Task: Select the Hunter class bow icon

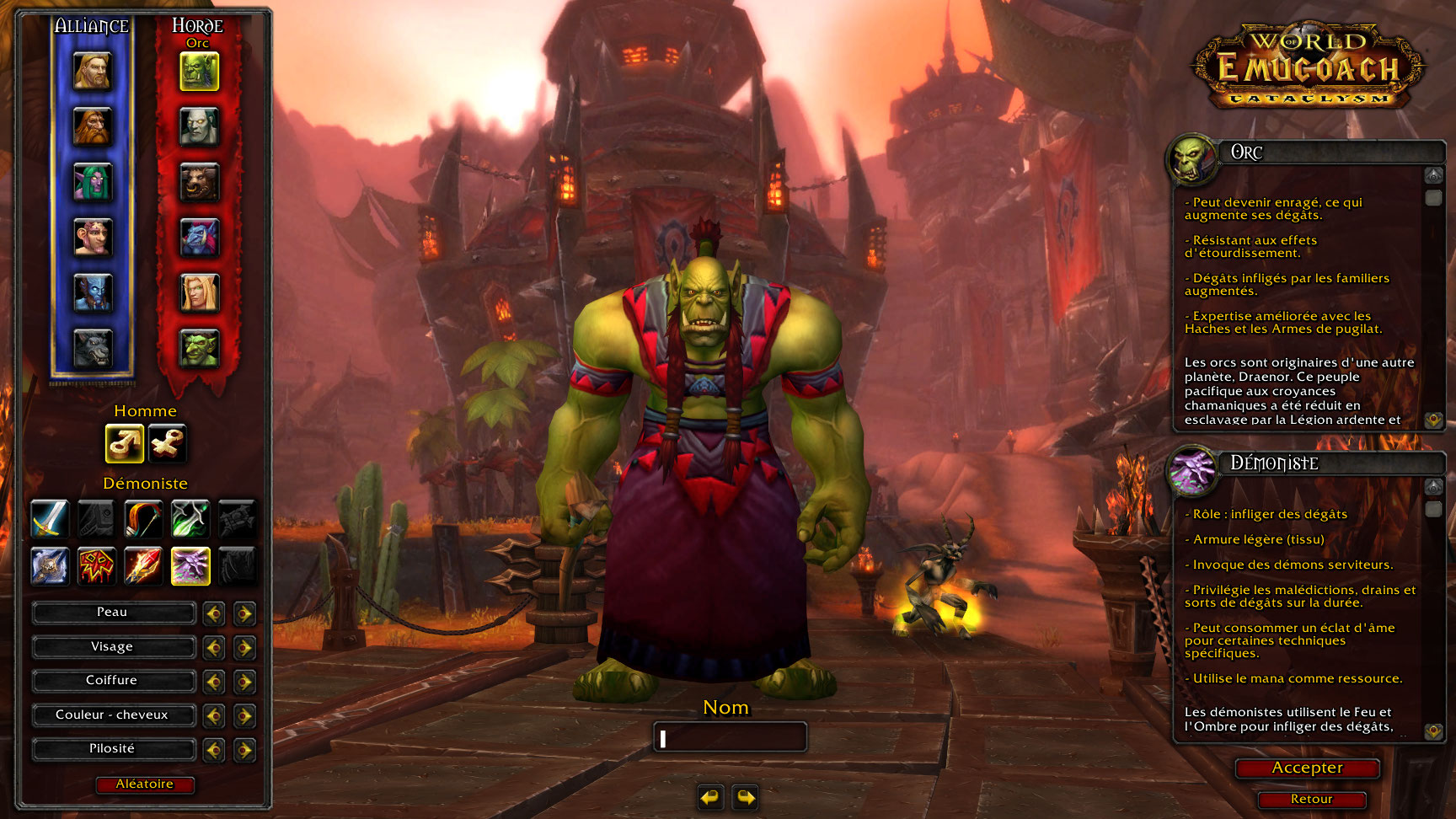Action: click(x=143, y=519)
